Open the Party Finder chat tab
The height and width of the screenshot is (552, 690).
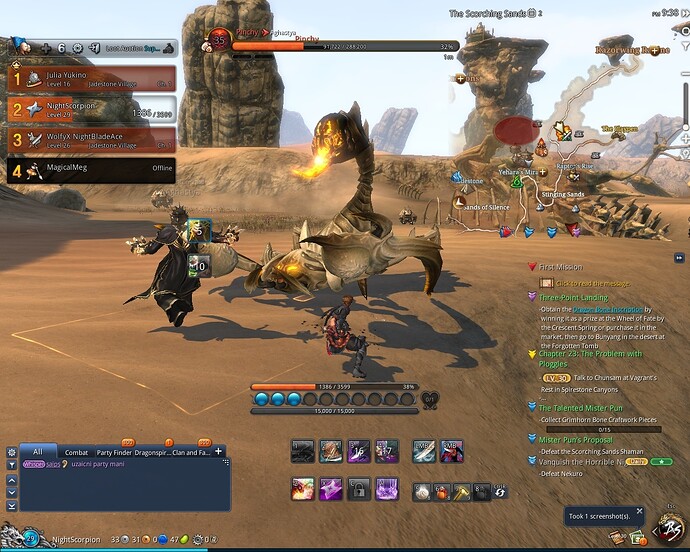point(113,453)
